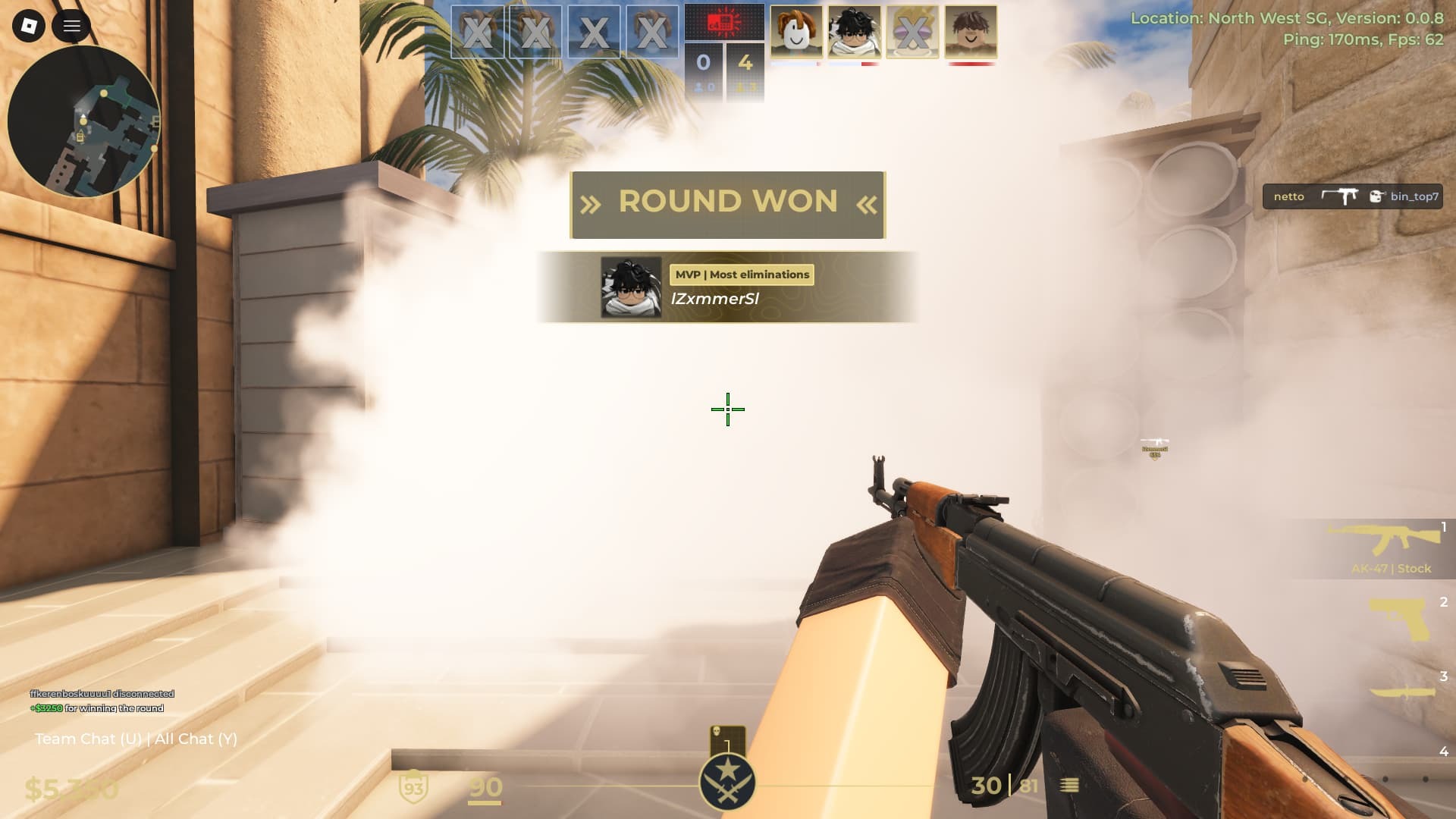
Task: Click the circular minimap
Action: (x=83, y=121)
